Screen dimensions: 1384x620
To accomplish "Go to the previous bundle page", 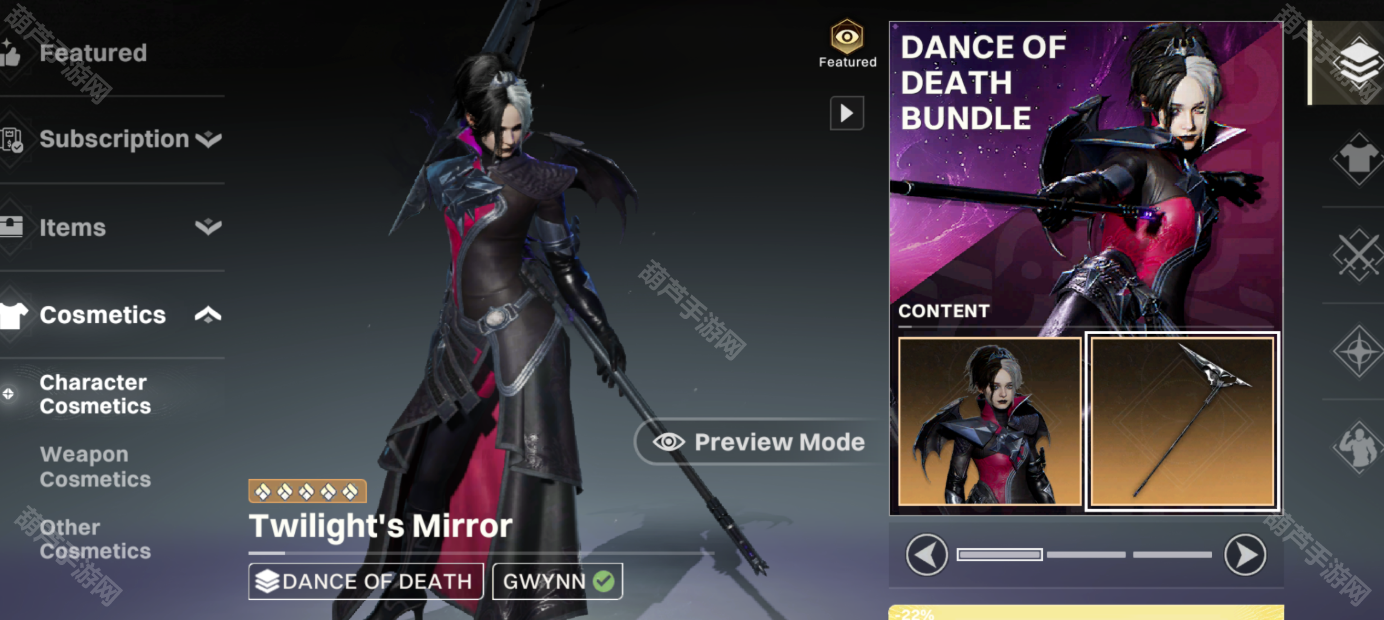I will 927,554.
